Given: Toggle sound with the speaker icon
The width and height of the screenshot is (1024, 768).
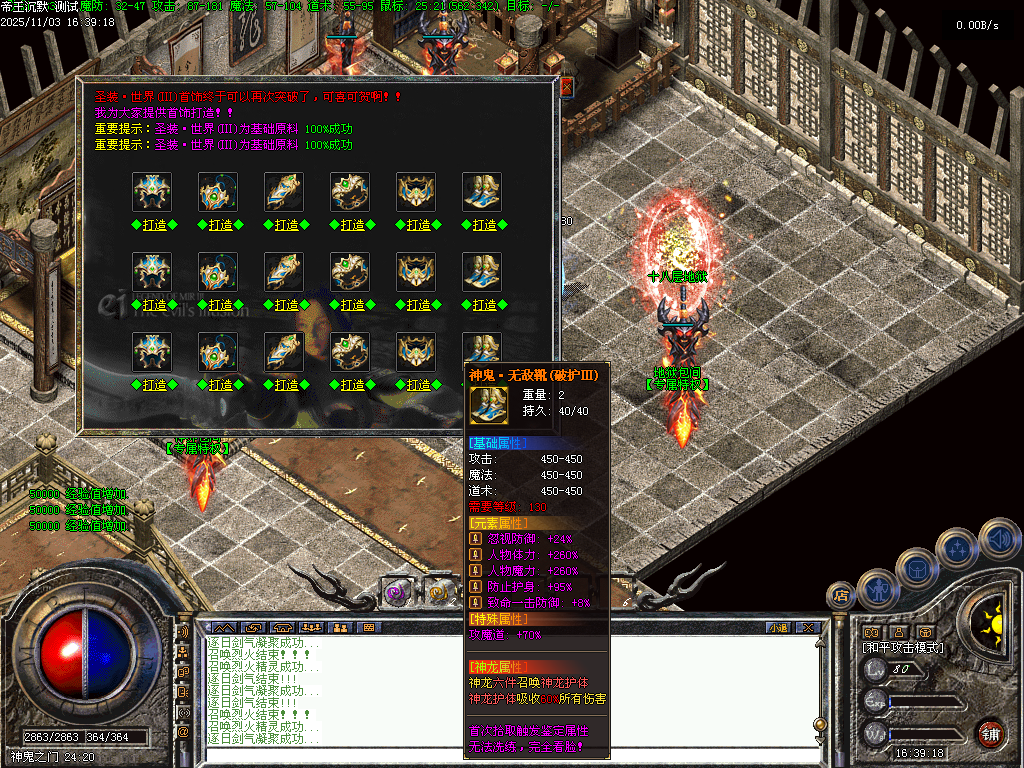Looking at the screenshot, I should 999,538.
